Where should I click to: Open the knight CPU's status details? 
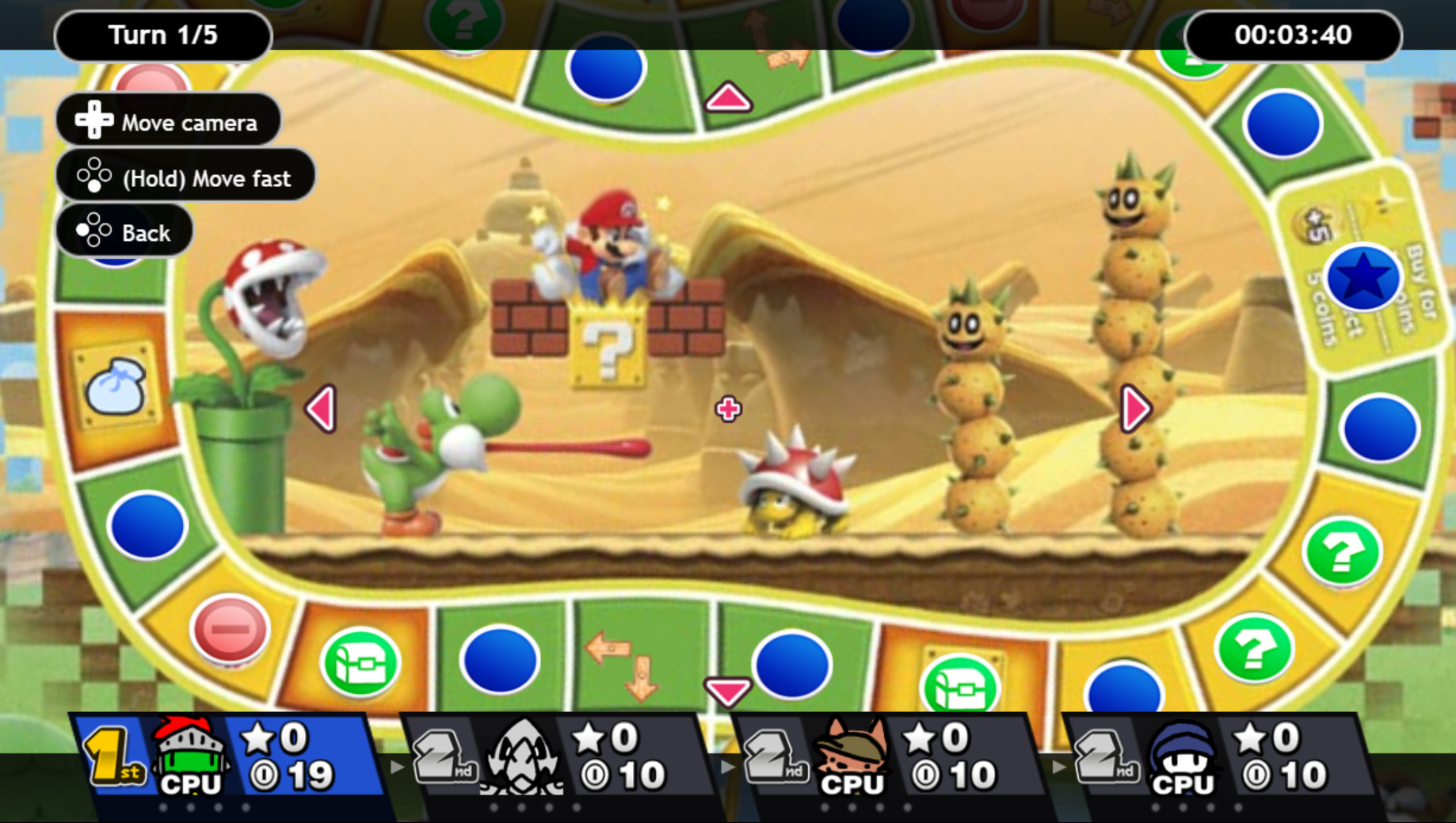pos(190,756)
